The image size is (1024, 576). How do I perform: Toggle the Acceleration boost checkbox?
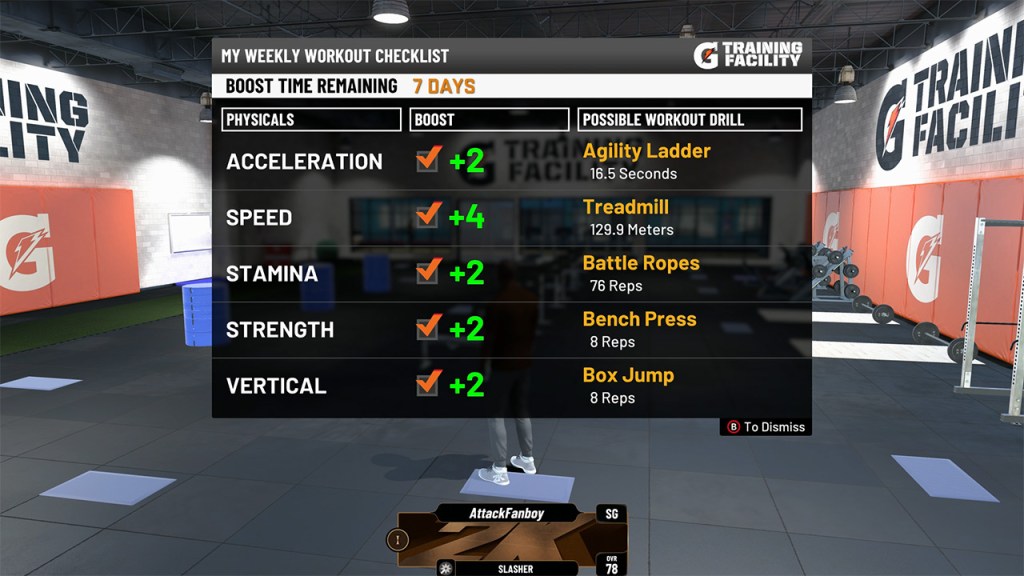[x=428, y=160]
